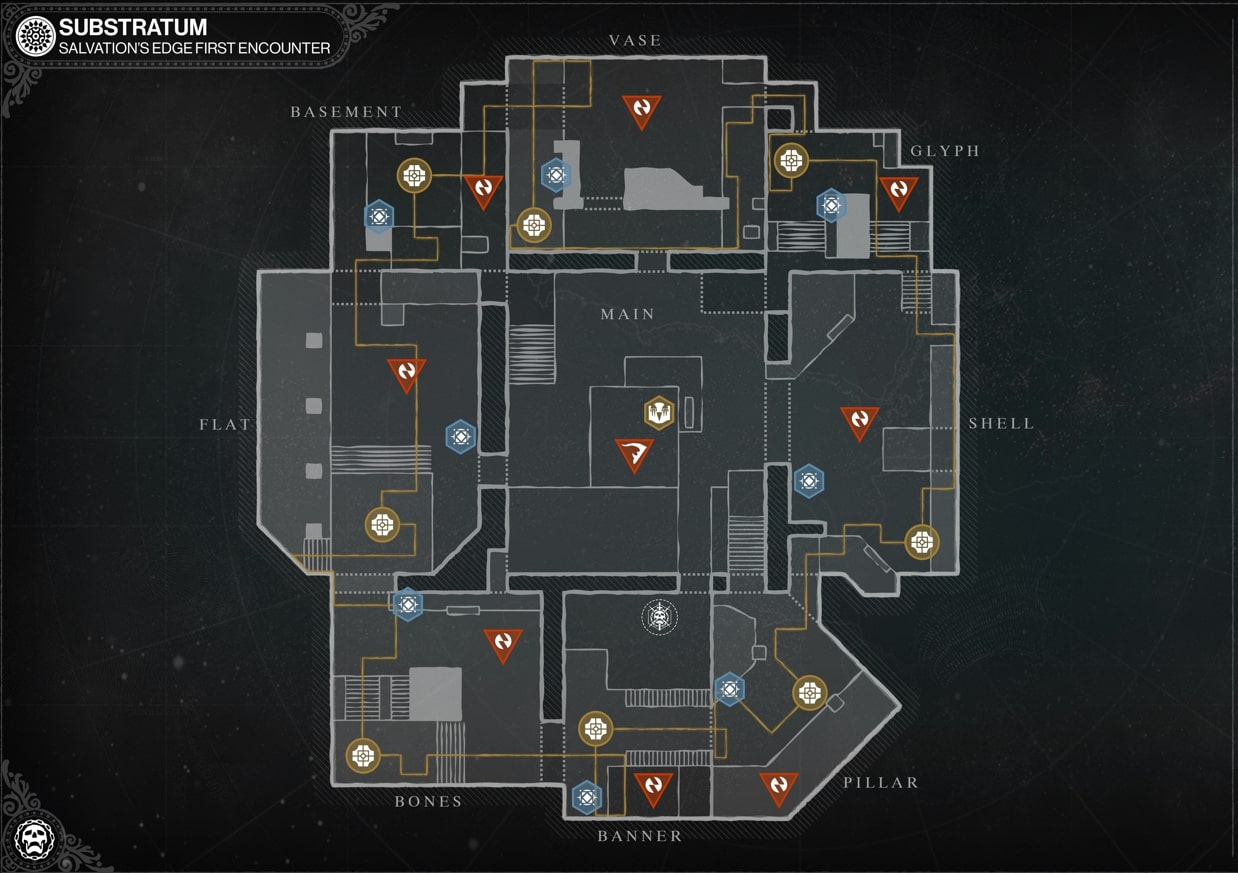Choose the gold plate marker in Banner
This screenshot has width=1238, height=873.
[595, 729]
